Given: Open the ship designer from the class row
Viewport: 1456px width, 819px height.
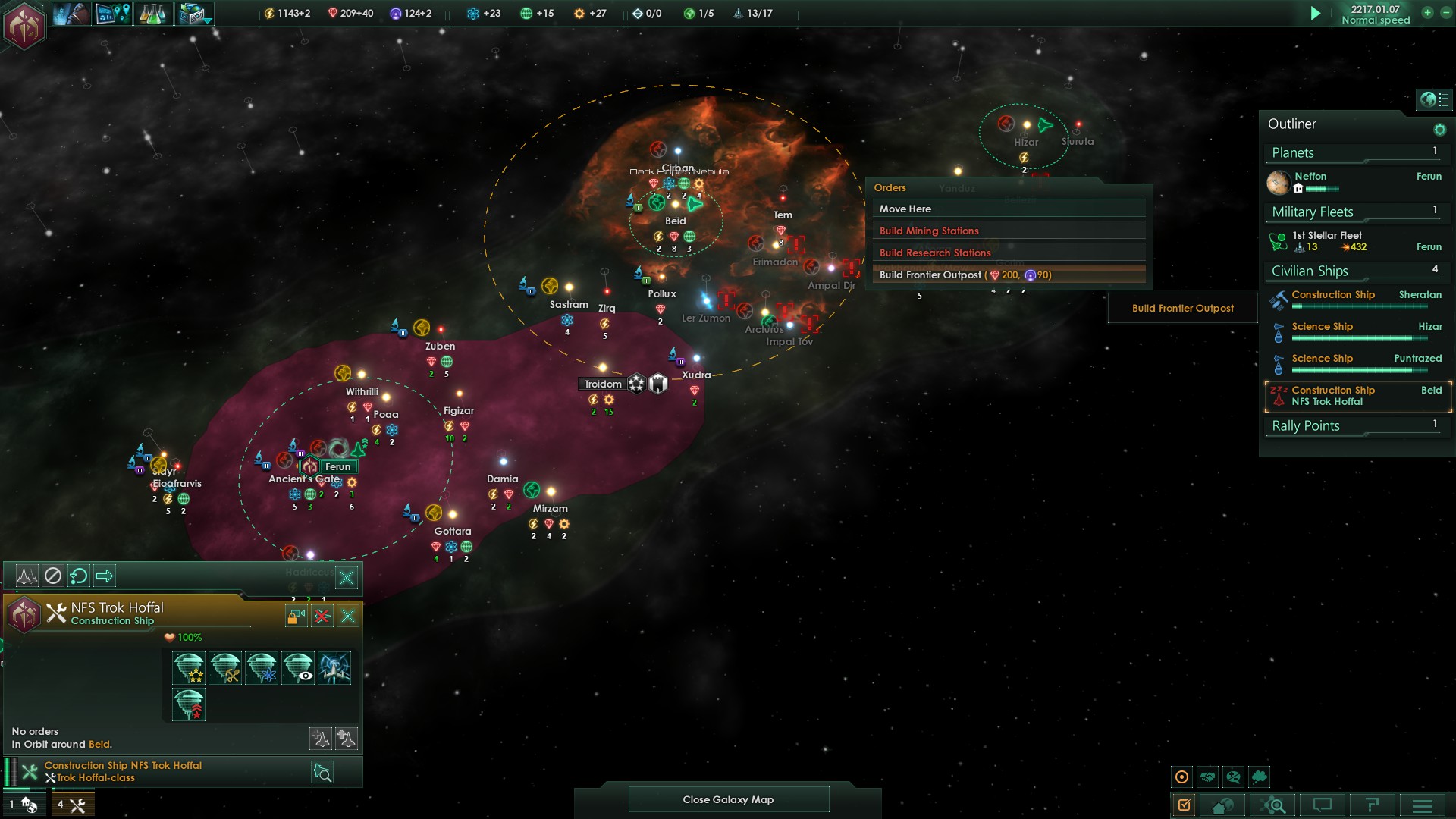Looking at the screenshot, I should [322, 772].
